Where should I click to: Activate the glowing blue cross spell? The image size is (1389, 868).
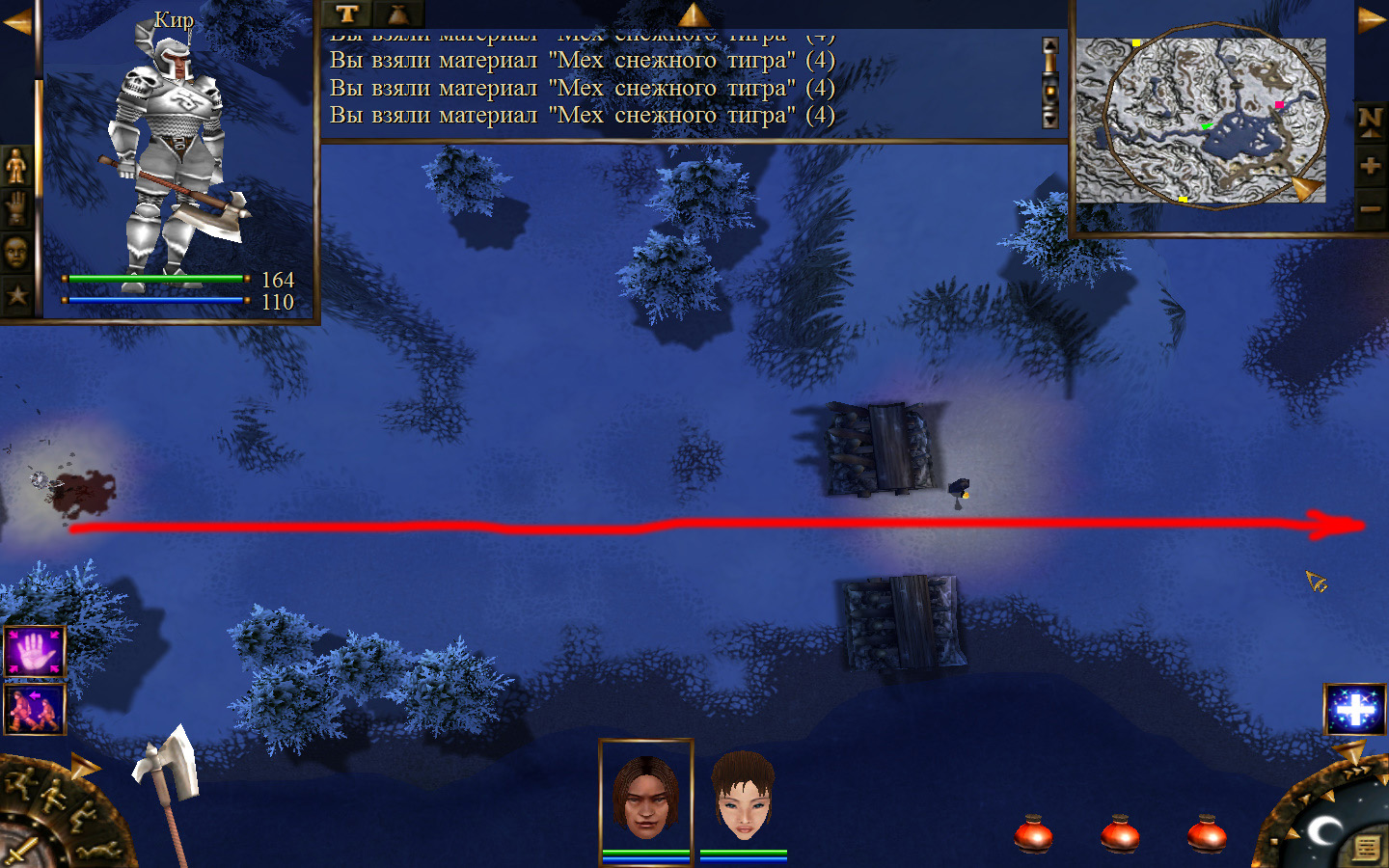point(1355,710)
